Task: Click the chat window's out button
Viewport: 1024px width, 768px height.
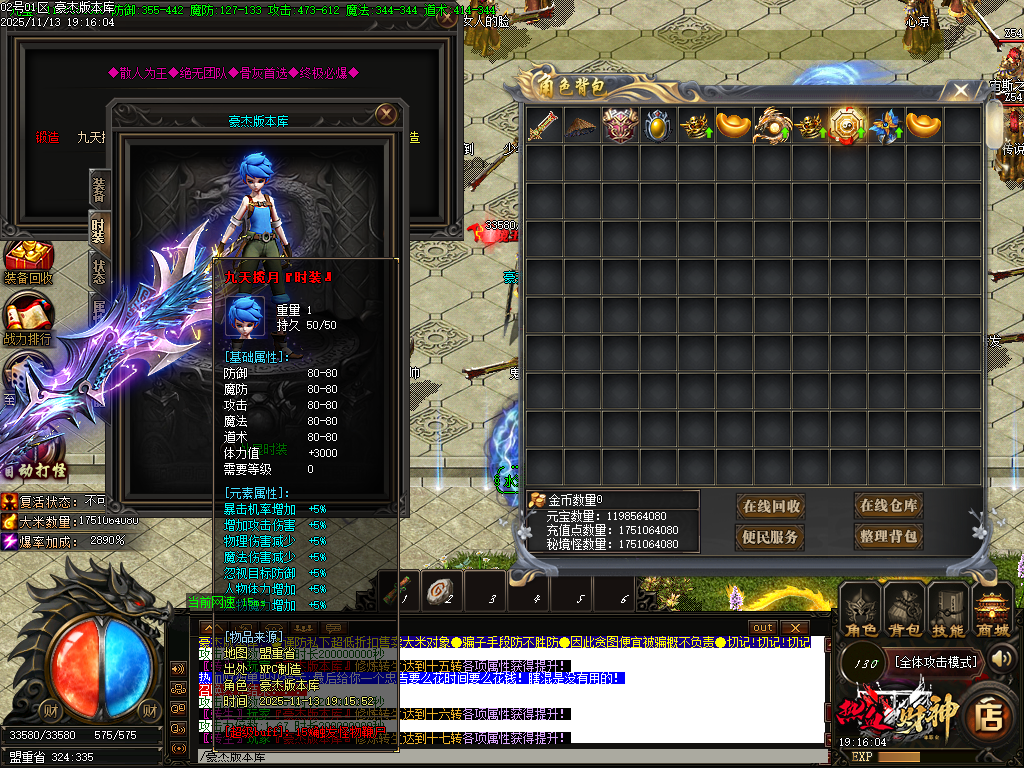Action: [x=763, y=627]
